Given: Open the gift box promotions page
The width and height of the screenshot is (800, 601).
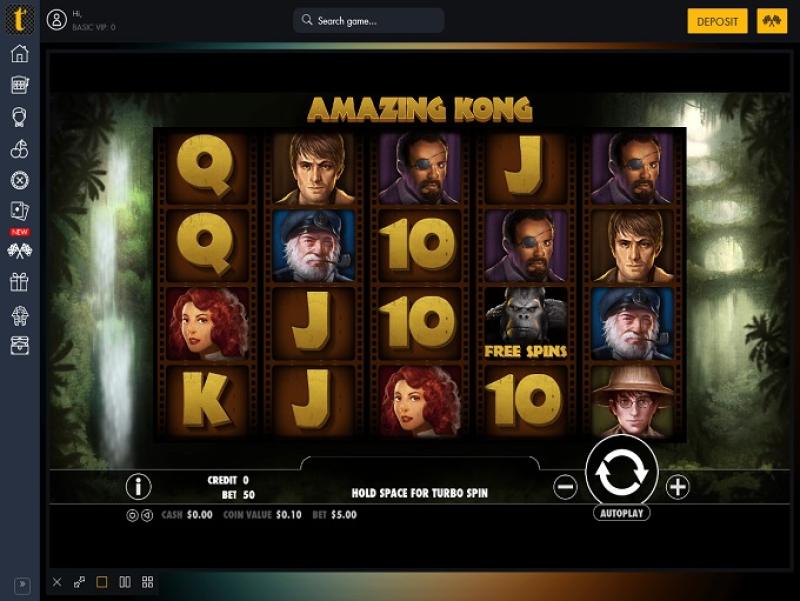Looking at the screenshot, I should 20,282.
